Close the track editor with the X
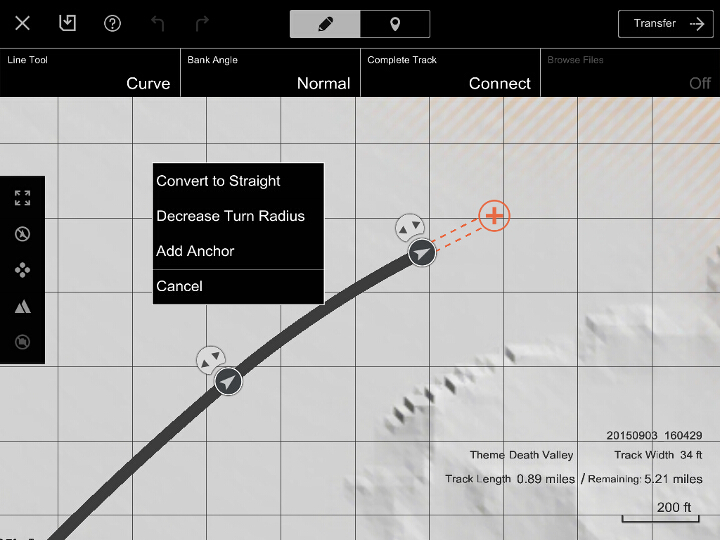Image resolution: width=720 pixels, height=540 pixels. point(22,23)
